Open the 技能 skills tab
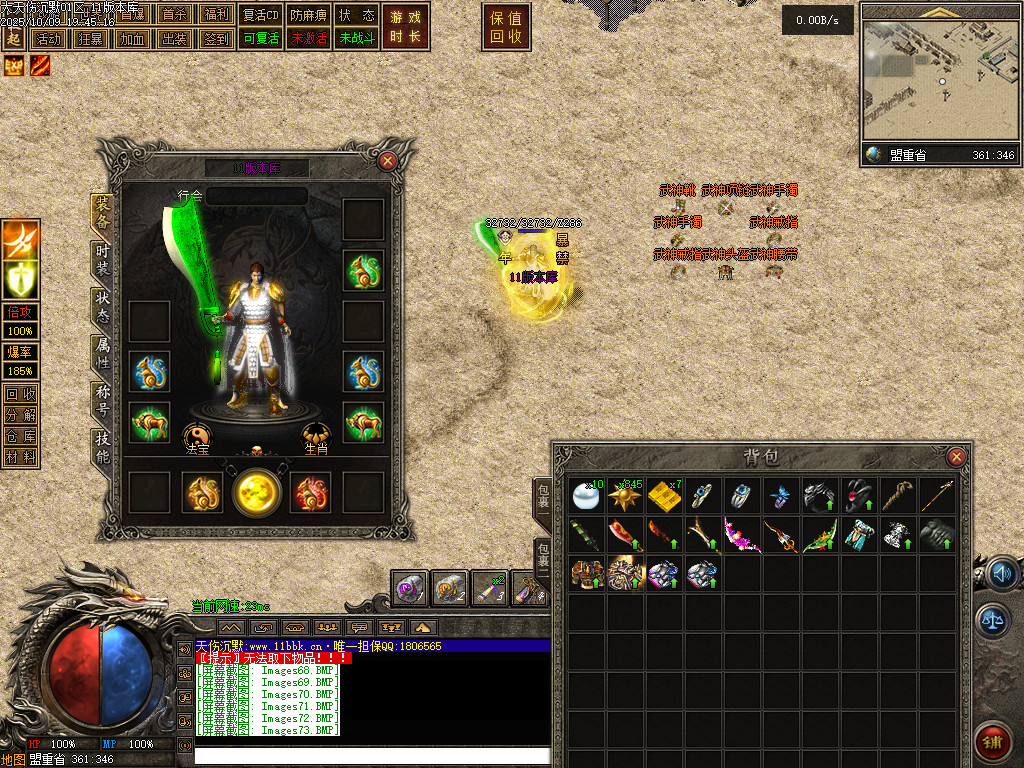Image resolution: width=1024 pixels, height=768 pixels. 102,446
